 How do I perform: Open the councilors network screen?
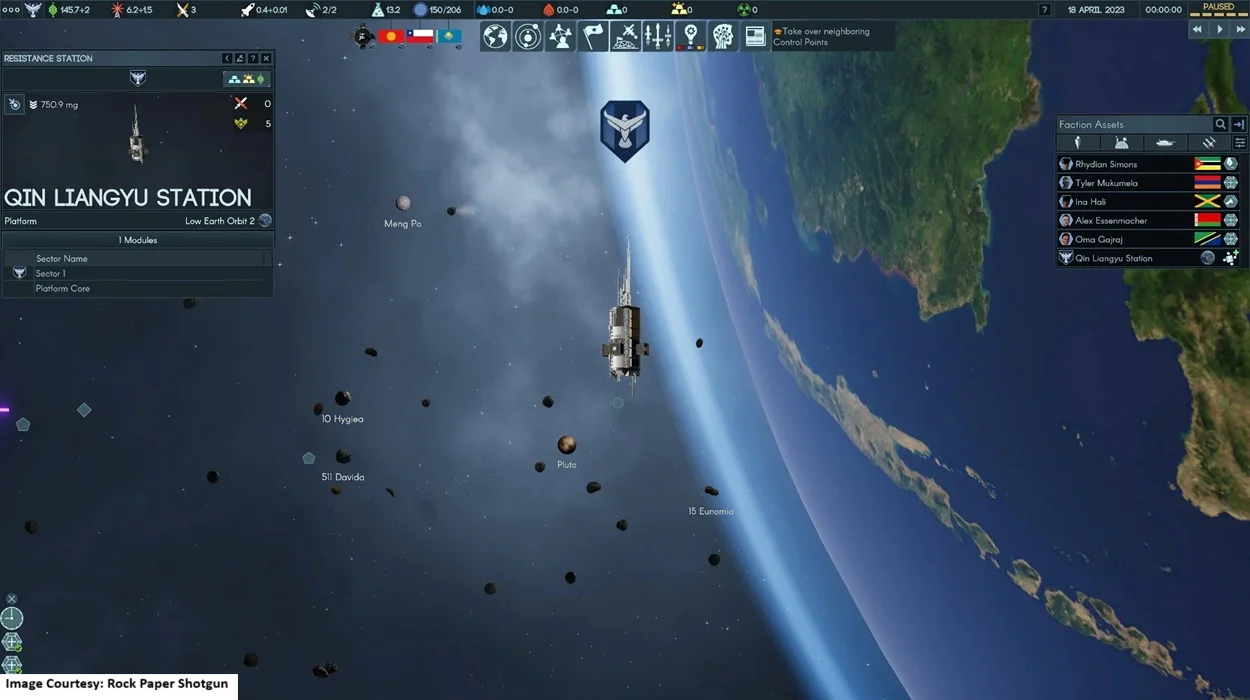(x=560, y=37)
